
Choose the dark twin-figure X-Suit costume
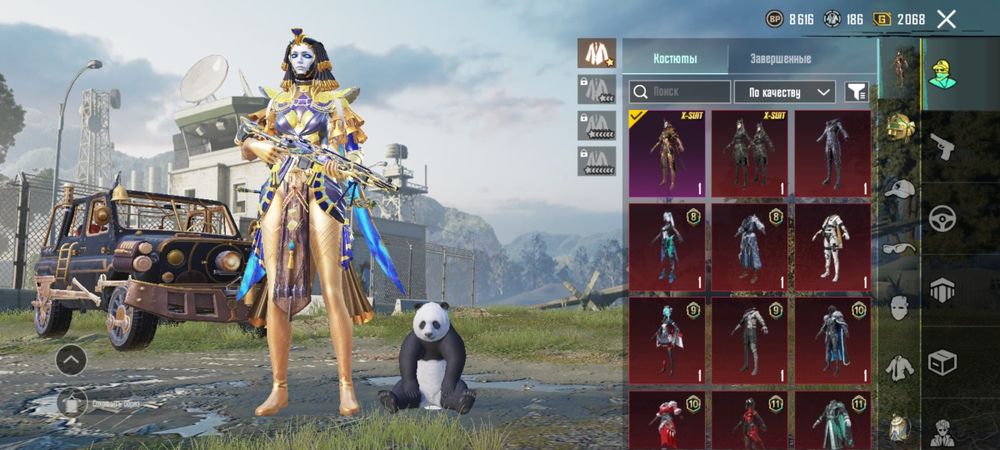(x=750, y=153)
